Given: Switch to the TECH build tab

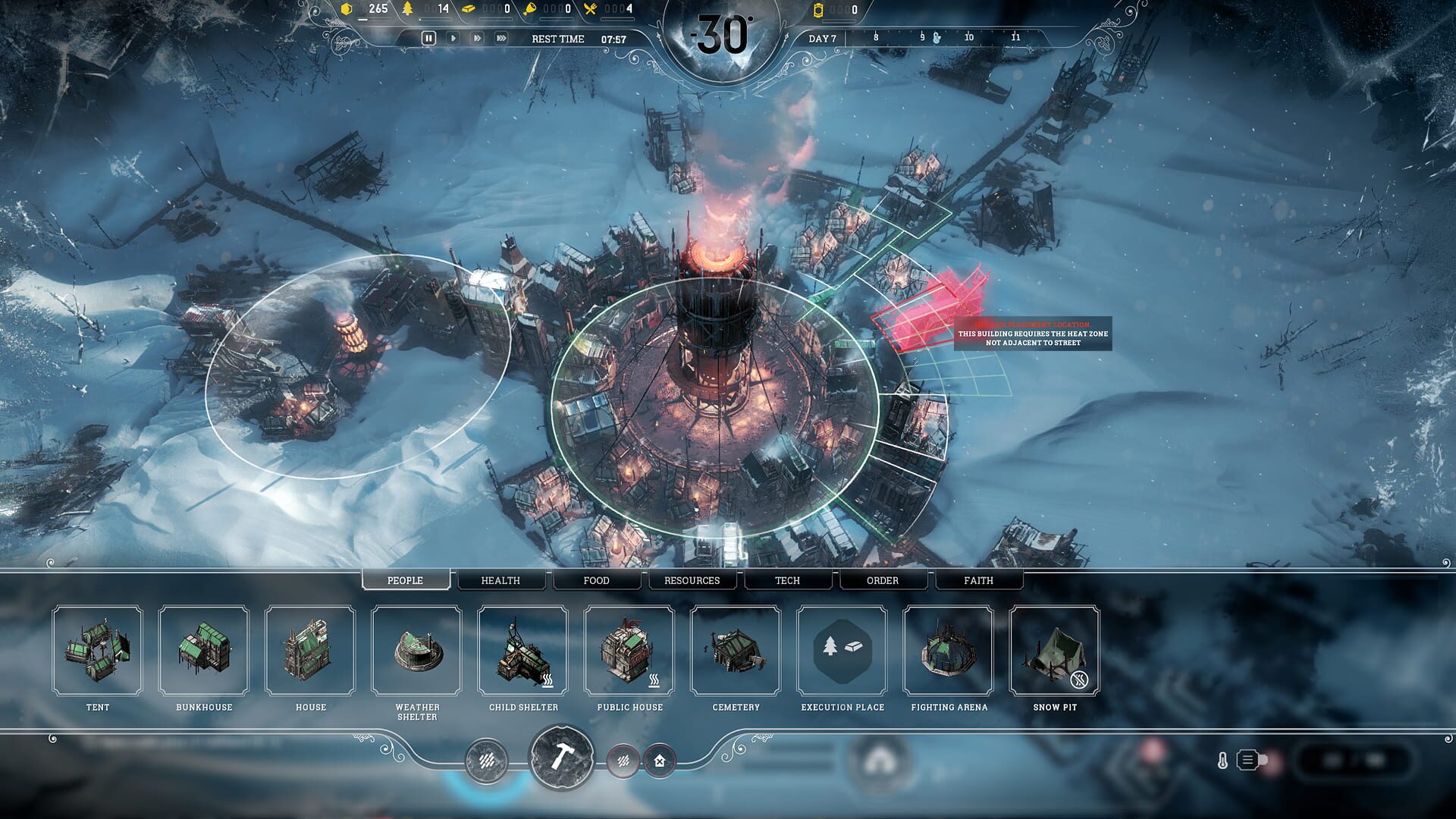Looking at the screenshot, I should (787, 580).
